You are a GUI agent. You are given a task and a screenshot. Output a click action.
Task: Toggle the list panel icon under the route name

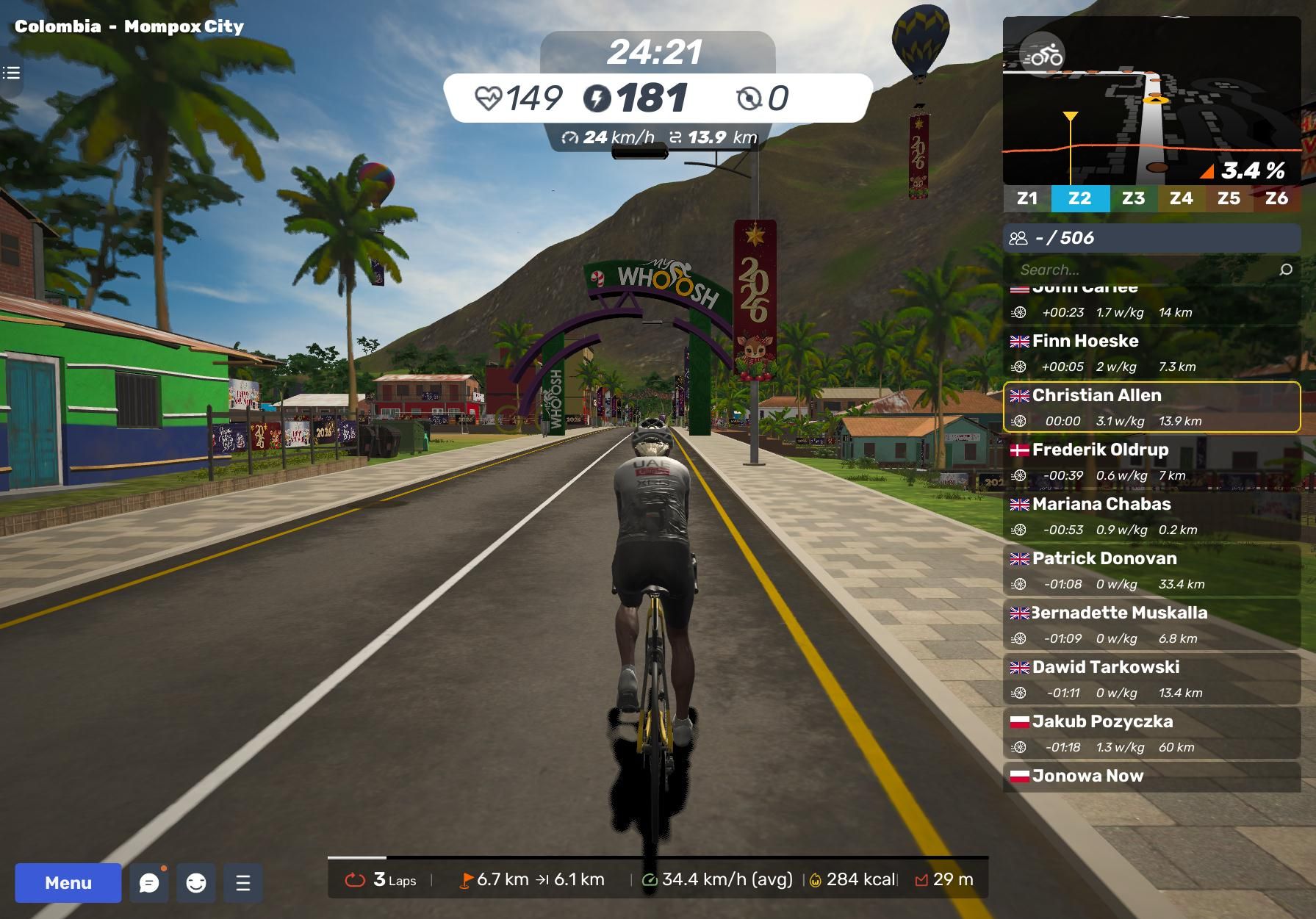(11, 73)
